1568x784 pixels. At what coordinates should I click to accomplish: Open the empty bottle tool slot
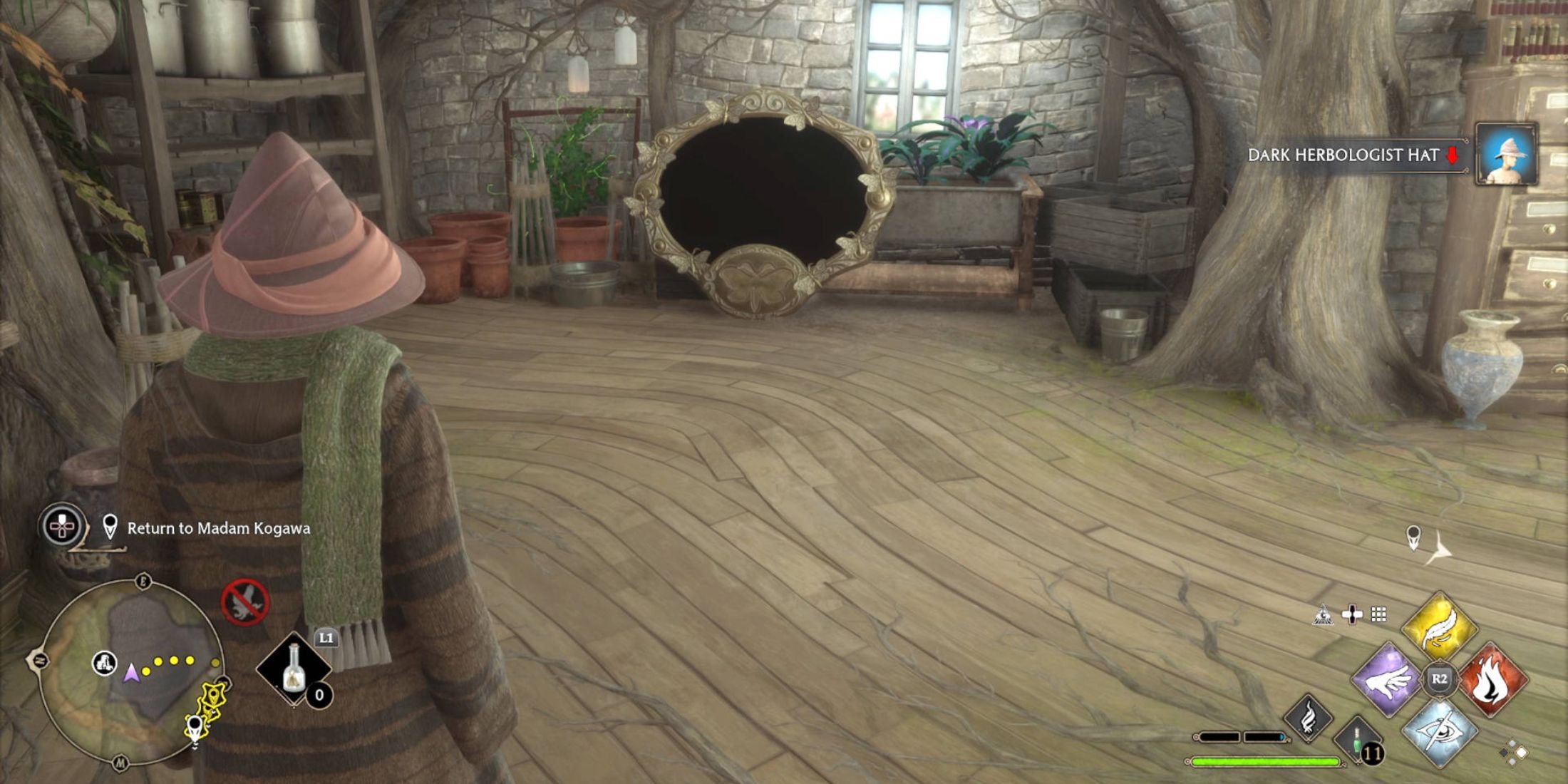294,670
